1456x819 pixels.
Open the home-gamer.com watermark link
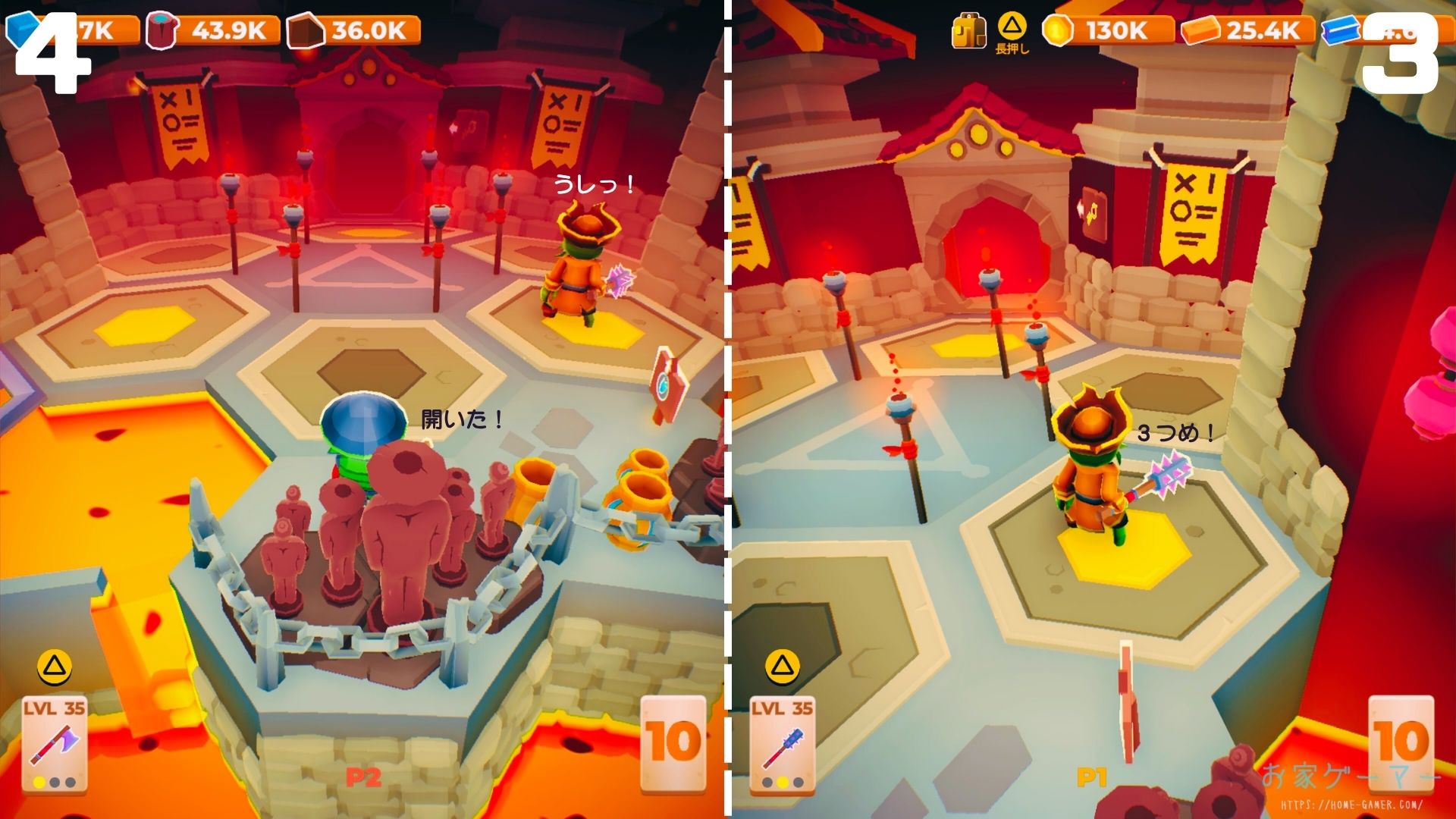[1351, 805]
